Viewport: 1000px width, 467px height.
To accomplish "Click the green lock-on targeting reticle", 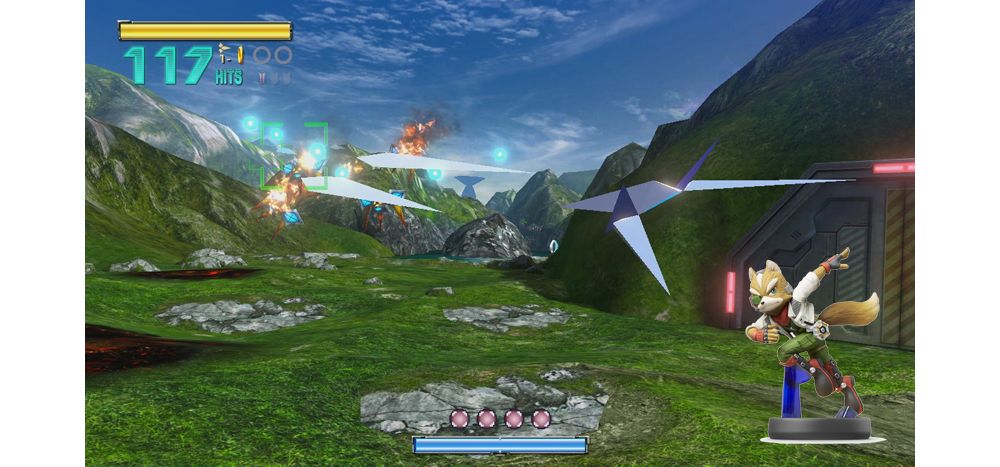I will click(295, 155).
